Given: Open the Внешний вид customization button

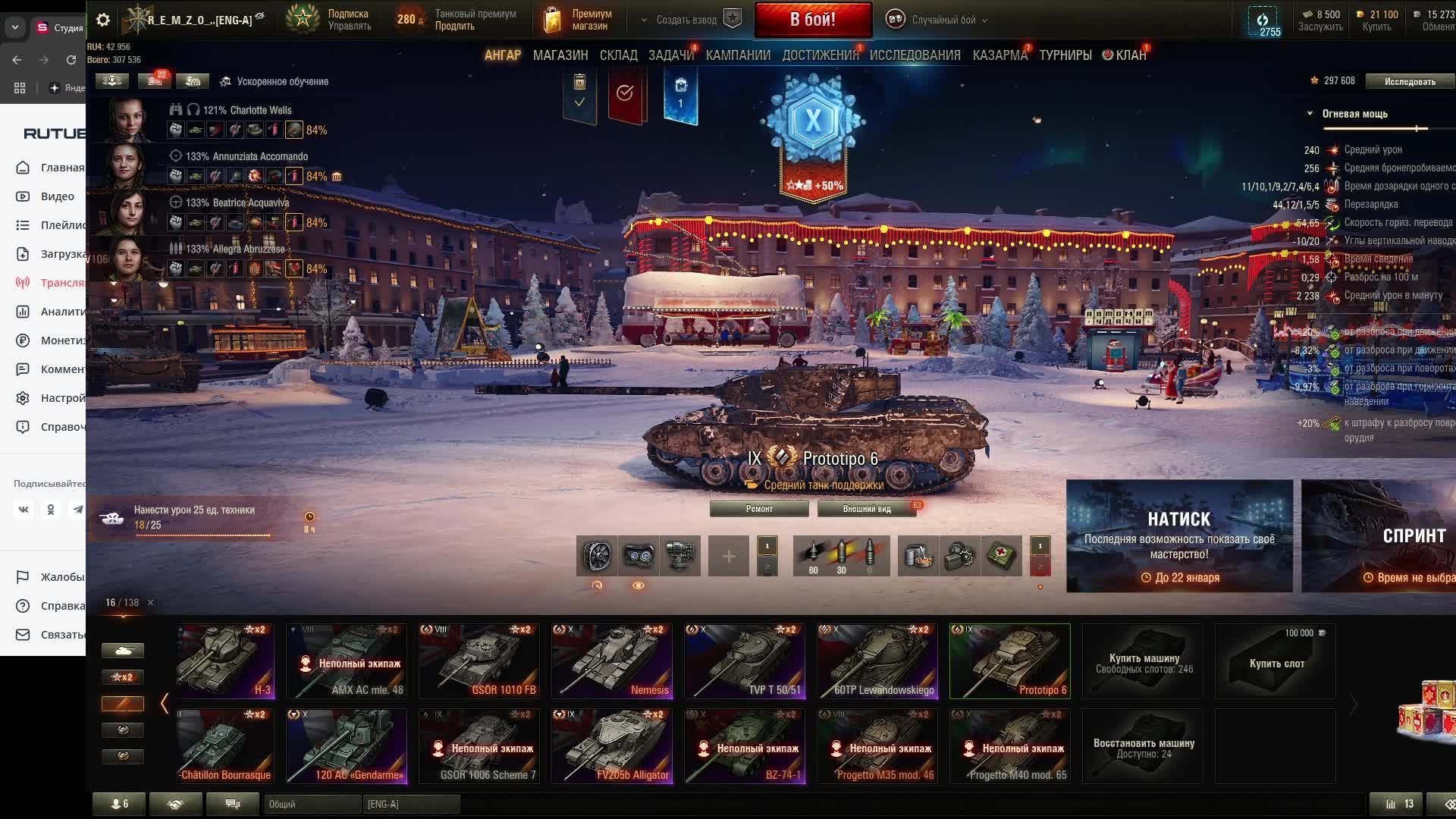Looking at the screenshot, I should 866,509.
